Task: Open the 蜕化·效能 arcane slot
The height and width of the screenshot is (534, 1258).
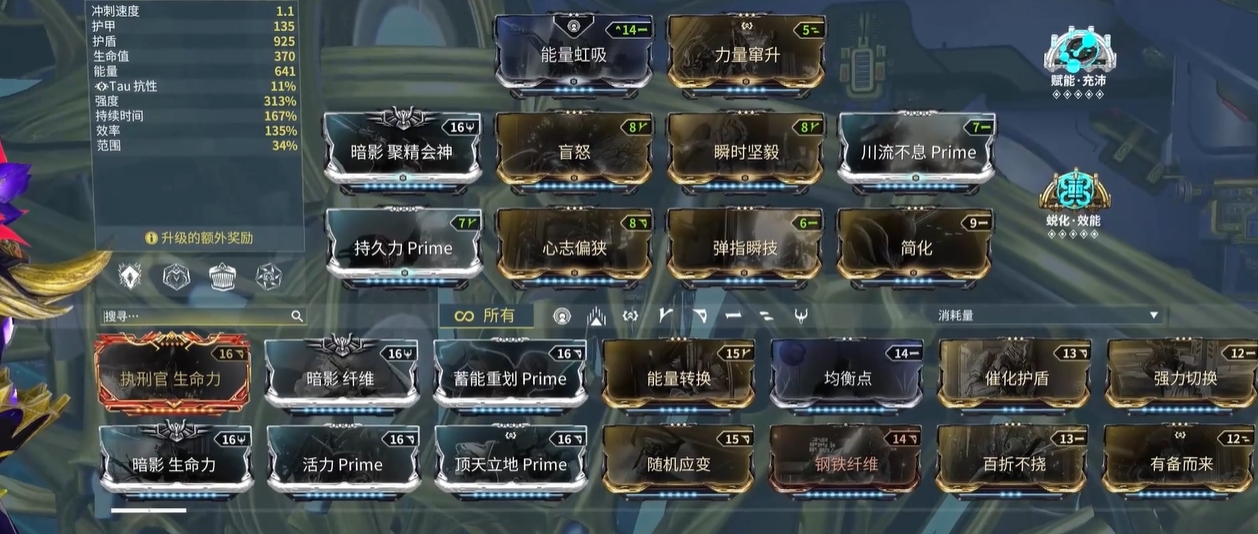Action: (1075, 198)
